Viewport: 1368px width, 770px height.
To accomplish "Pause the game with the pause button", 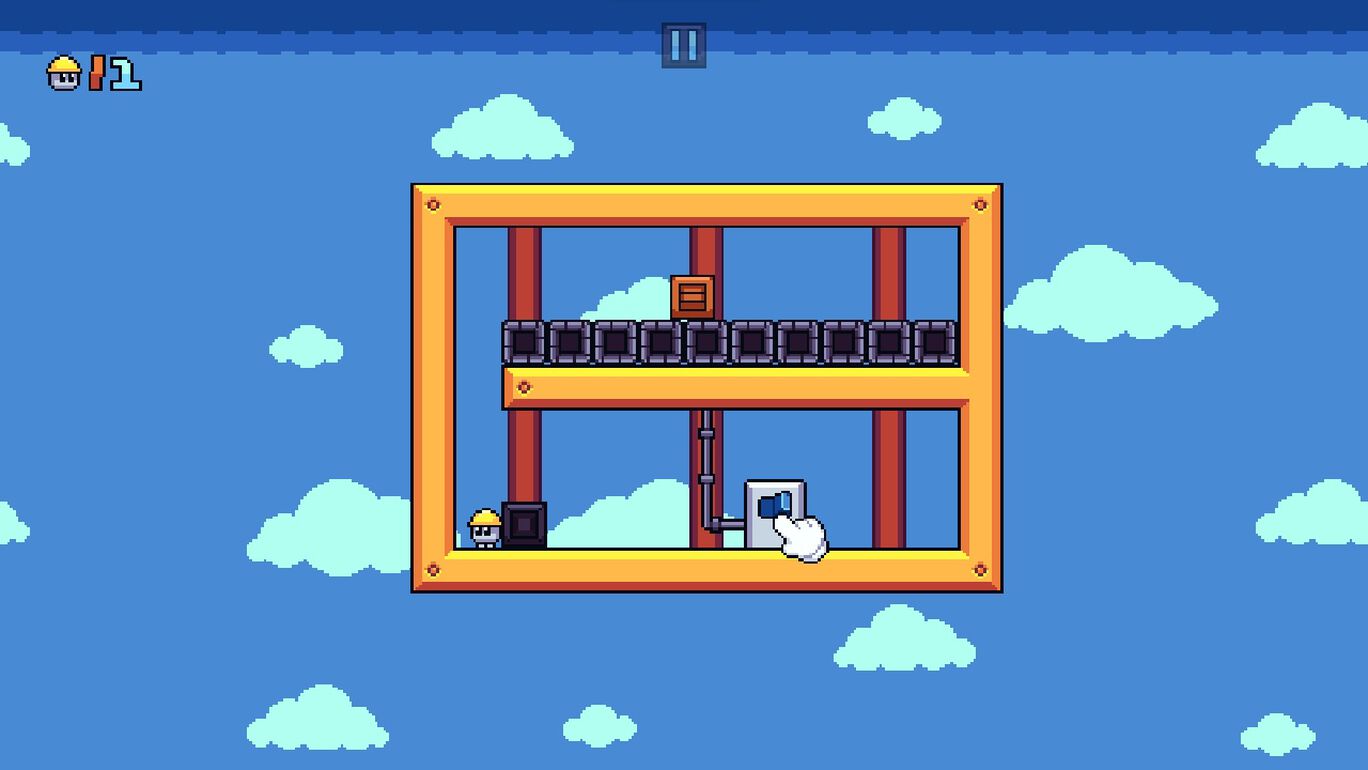I will [684, 45].
